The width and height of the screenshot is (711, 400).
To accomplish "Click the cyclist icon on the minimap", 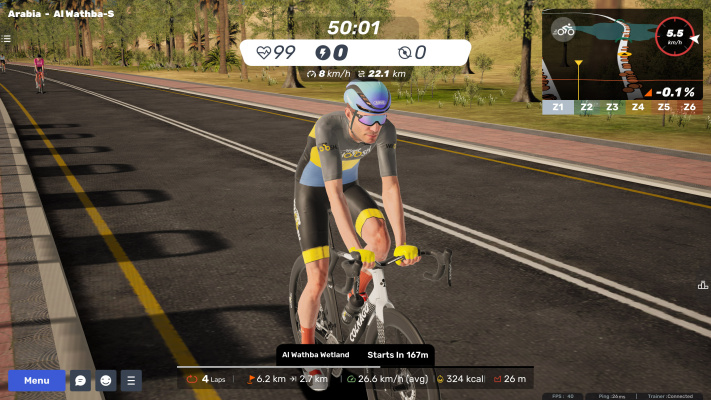I will click(565, 30).
